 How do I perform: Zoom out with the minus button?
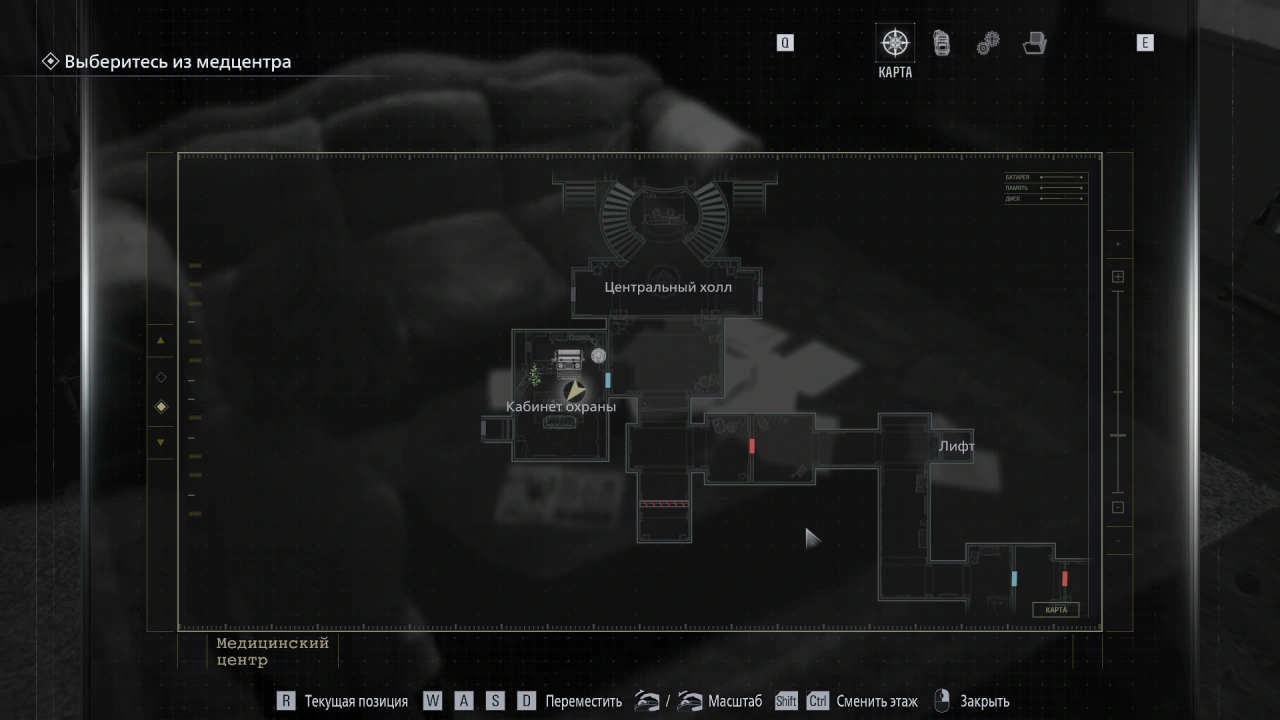1118,507
